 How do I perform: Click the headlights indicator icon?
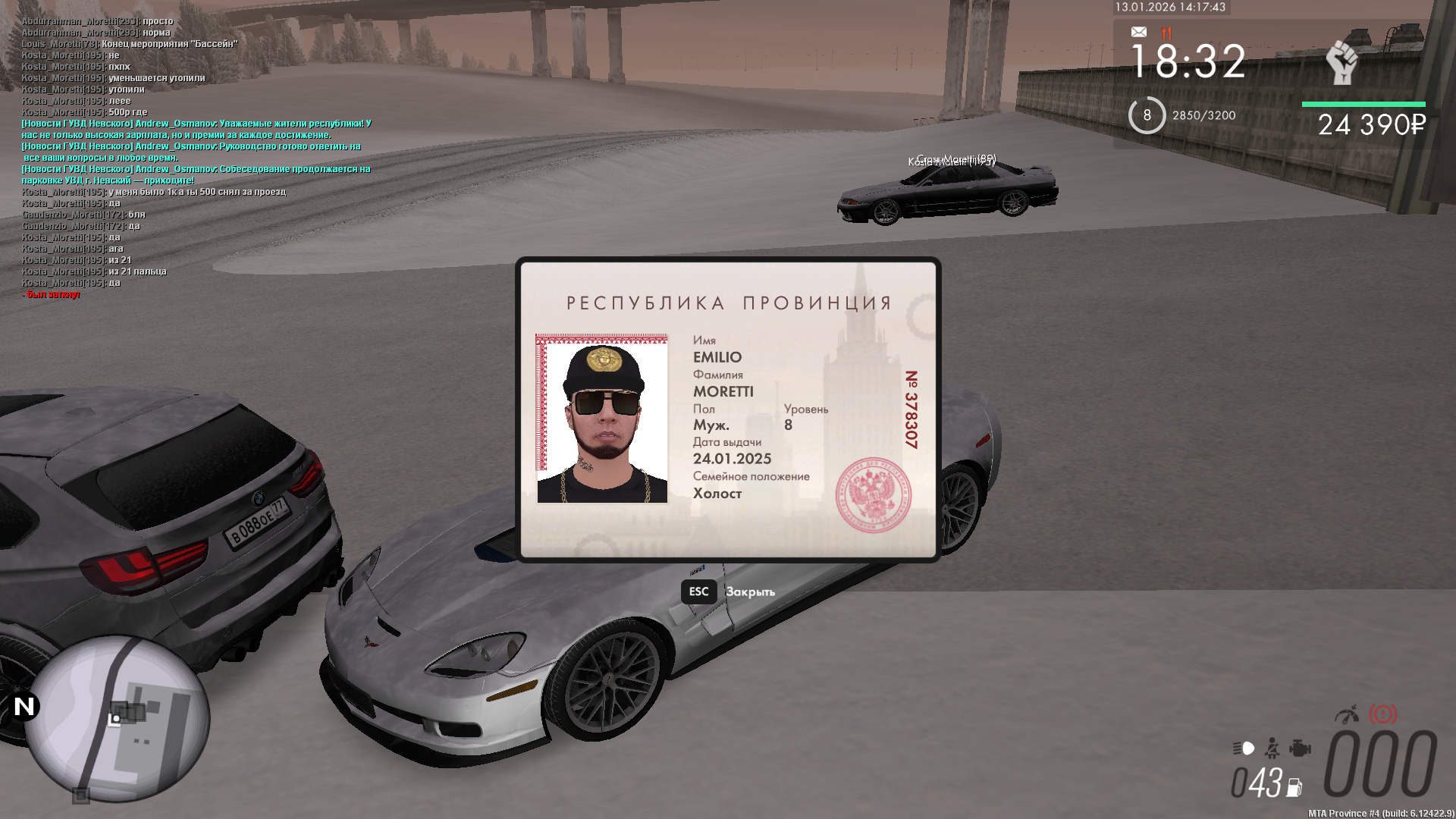(x=1244, y=748)
